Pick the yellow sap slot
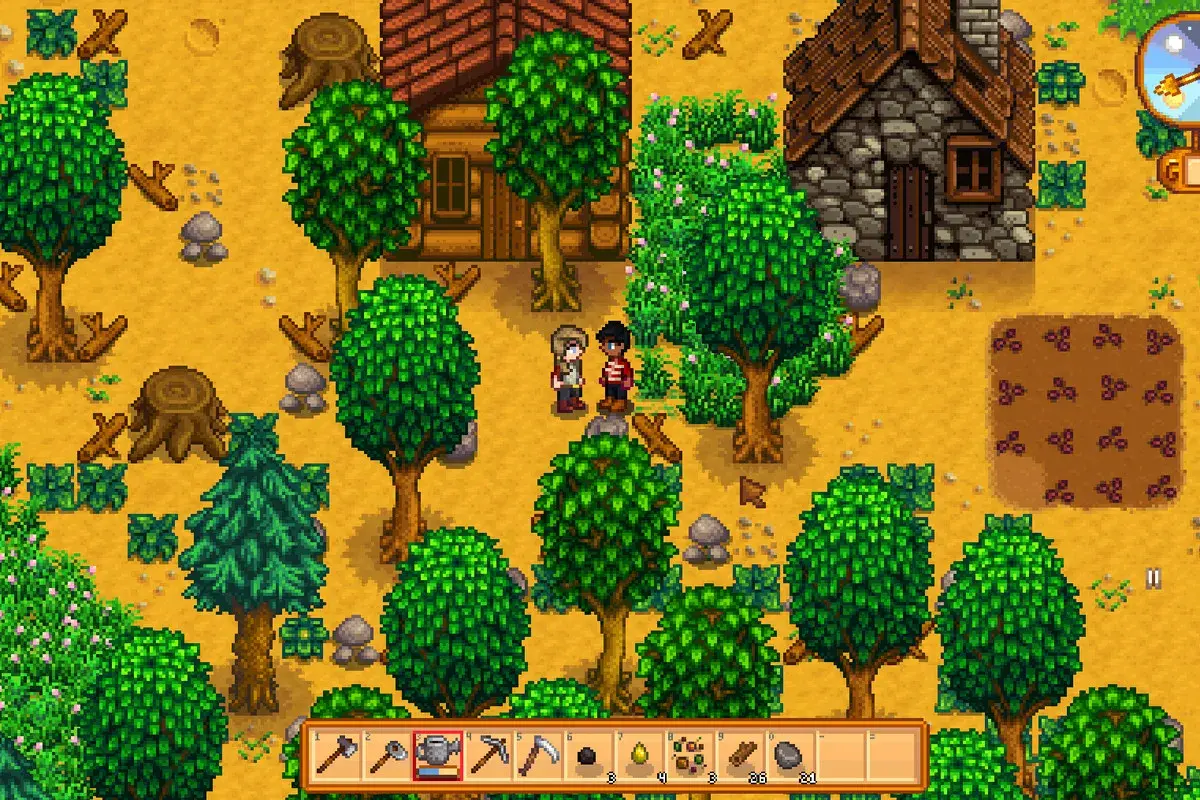The width and height of the screenshot is (1200, 800). point(640,754)
